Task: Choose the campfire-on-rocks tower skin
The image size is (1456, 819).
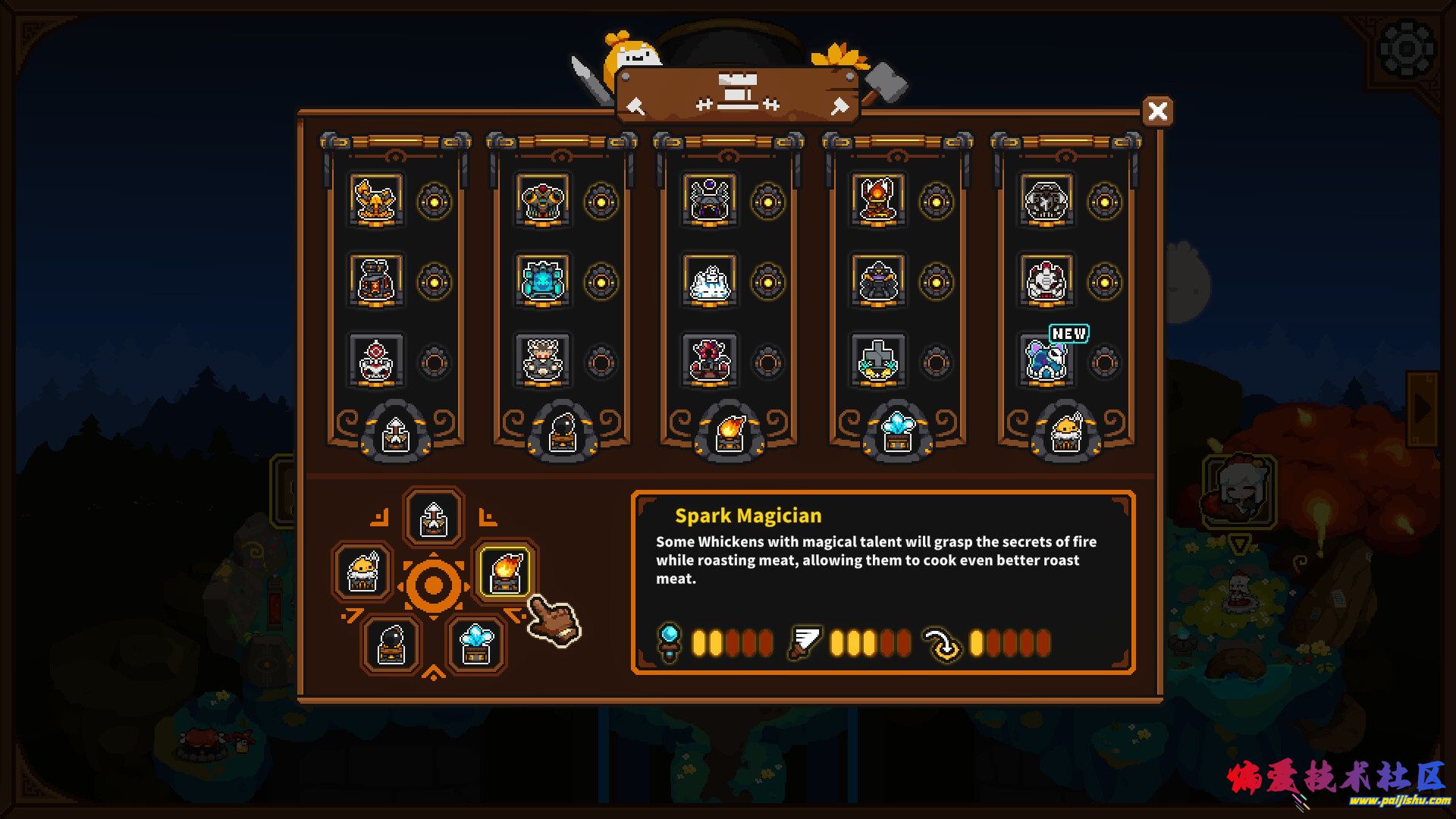Action: point(877,200)
